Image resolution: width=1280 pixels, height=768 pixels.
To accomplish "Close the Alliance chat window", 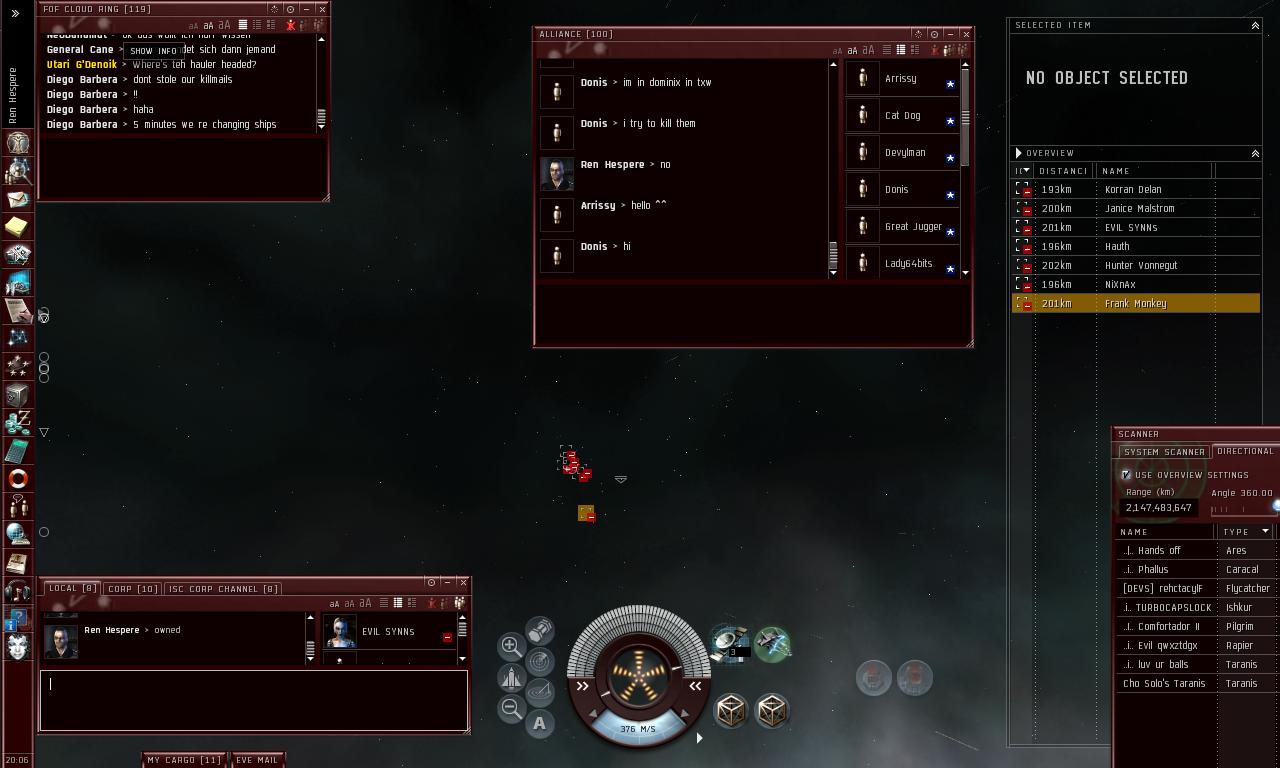I will click(965, 34).
